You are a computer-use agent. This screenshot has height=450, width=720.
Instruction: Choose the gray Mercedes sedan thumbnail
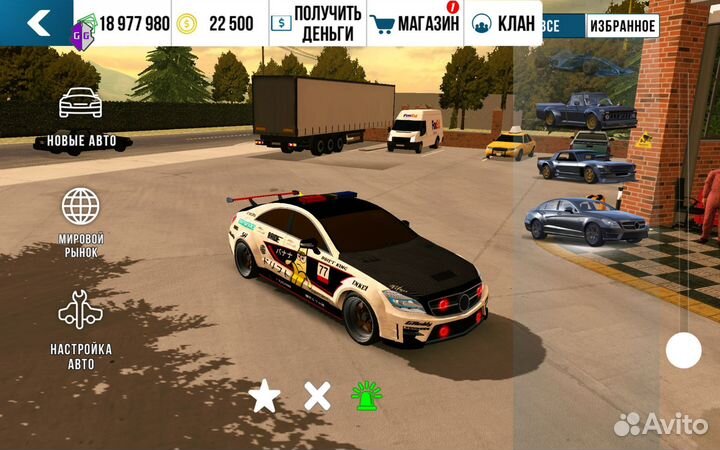coord(586,220)
